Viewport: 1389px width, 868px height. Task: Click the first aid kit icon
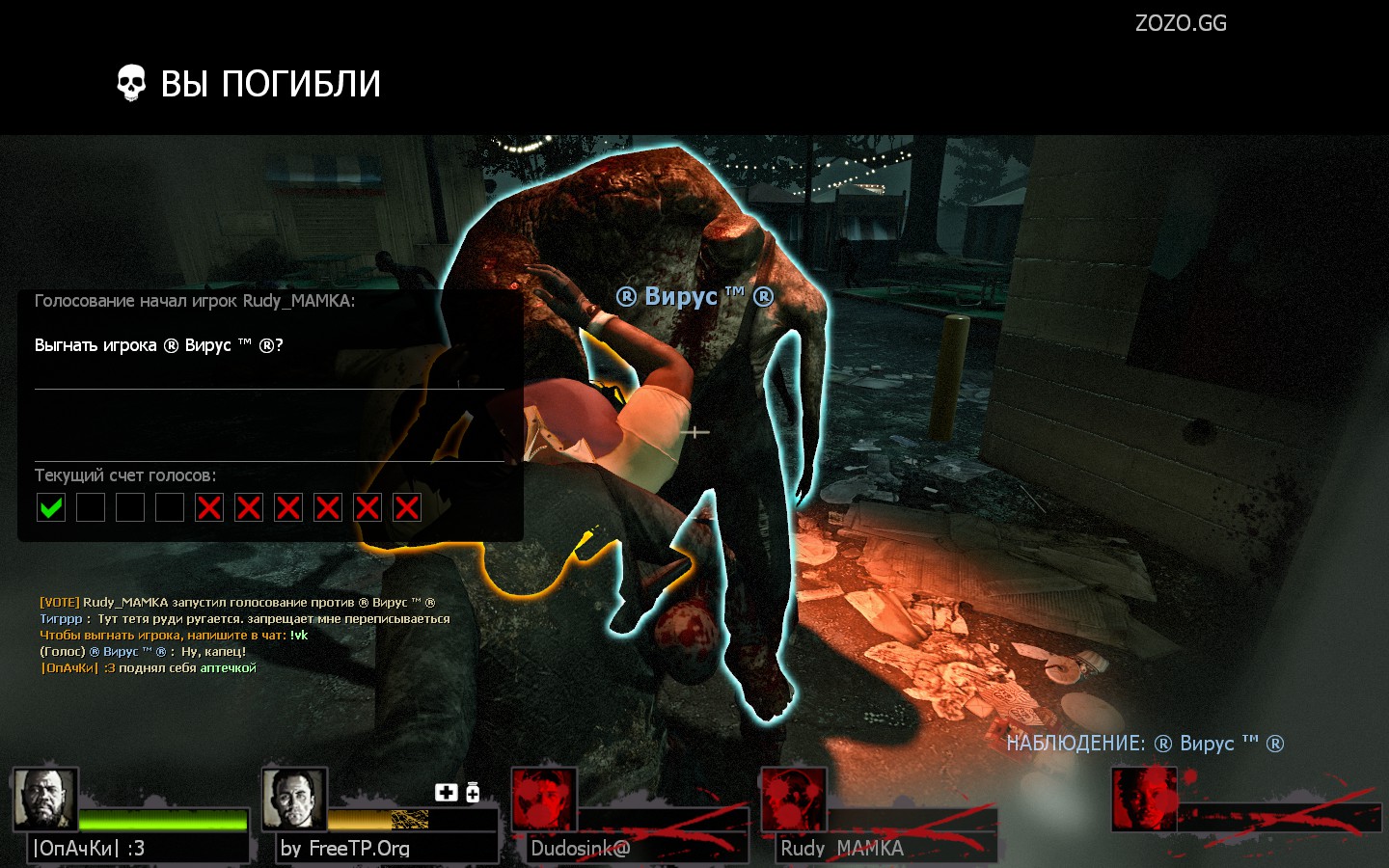446,792
